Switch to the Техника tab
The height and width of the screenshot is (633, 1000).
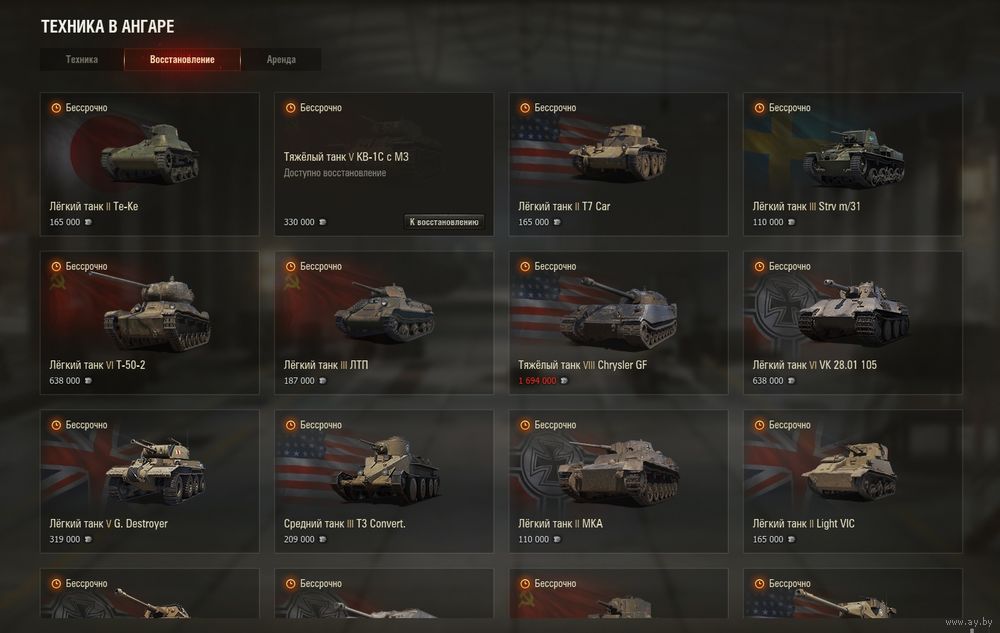pos(82,60)
